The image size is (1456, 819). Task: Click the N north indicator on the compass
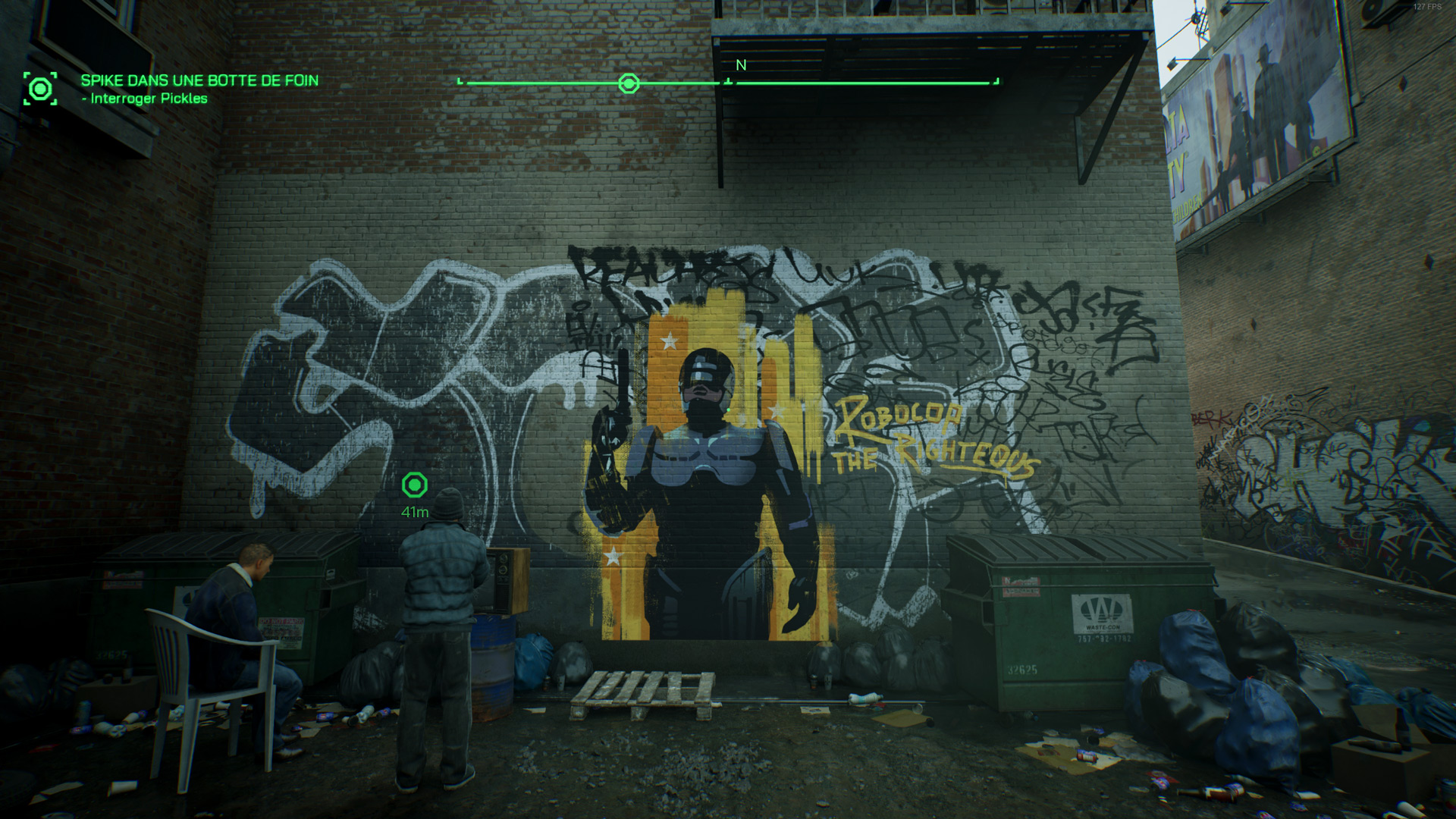point(741,66)
